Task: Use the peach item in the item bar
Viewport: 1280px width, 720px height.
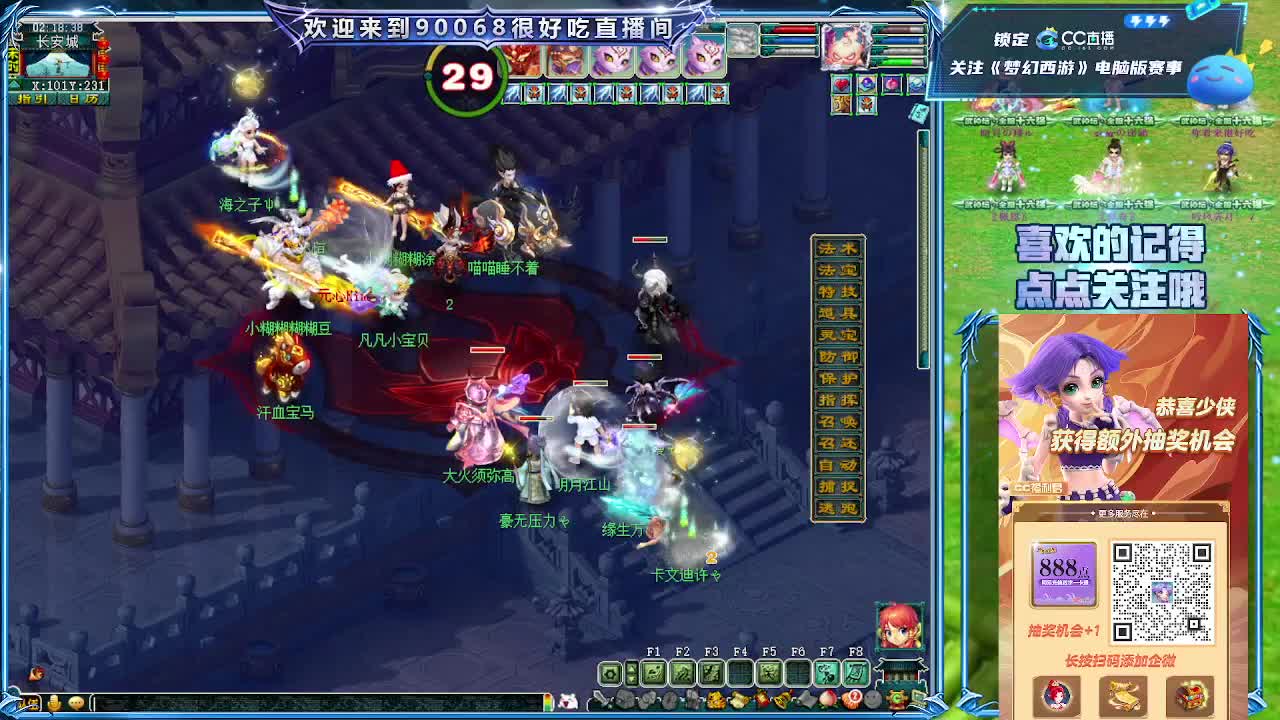Action: click(x=826, y=699)
